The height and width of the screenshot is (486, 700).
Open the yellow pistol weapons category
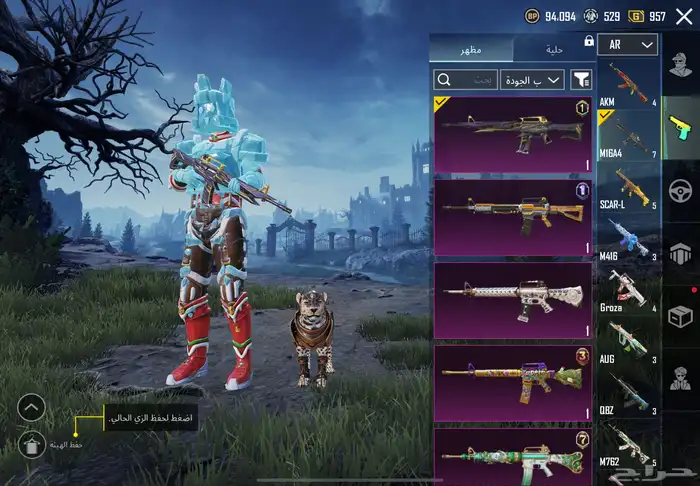(x=681, y=129)
